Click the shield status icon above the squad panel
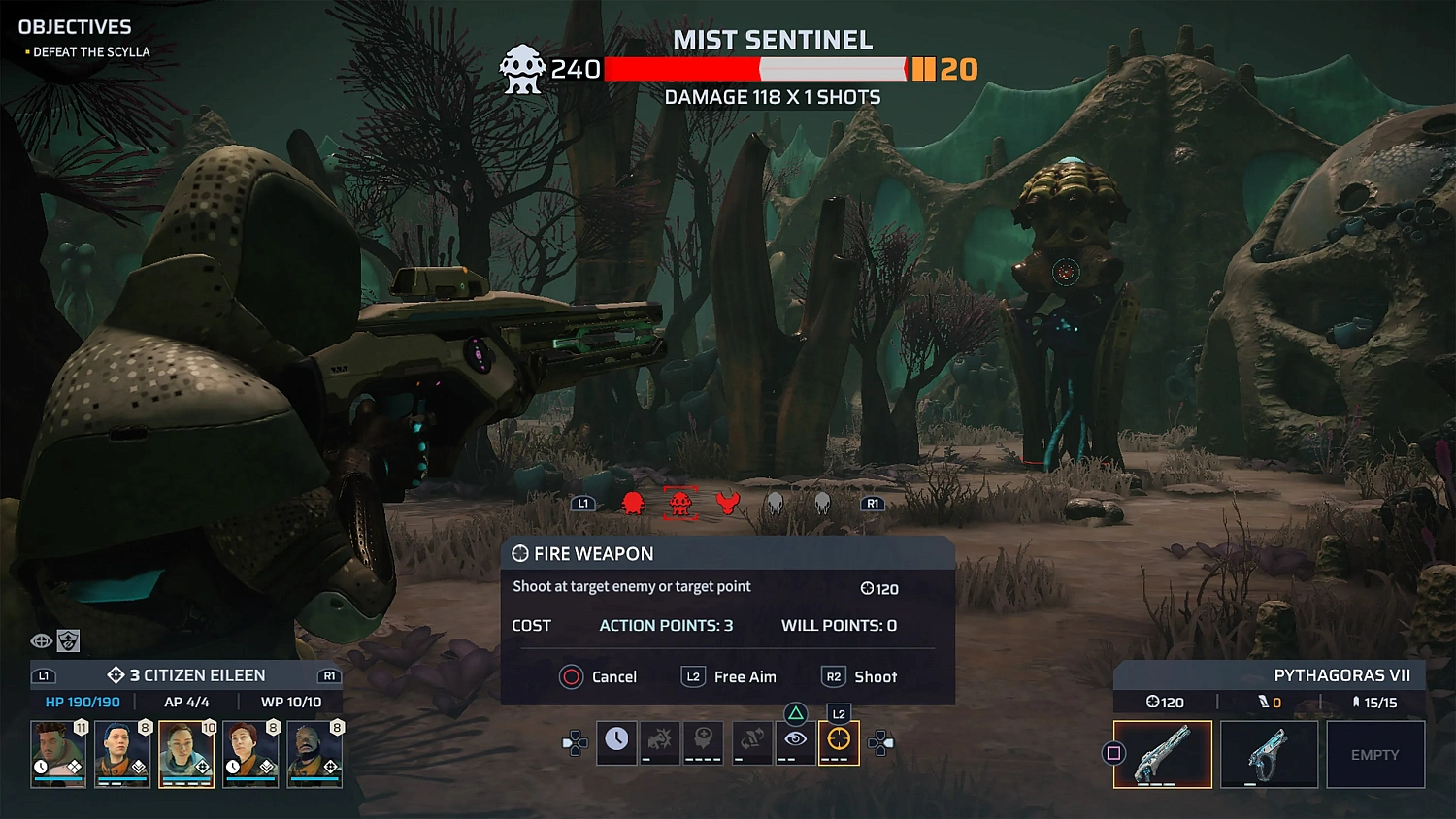1456x819 pixels. (x=67, y=640)
